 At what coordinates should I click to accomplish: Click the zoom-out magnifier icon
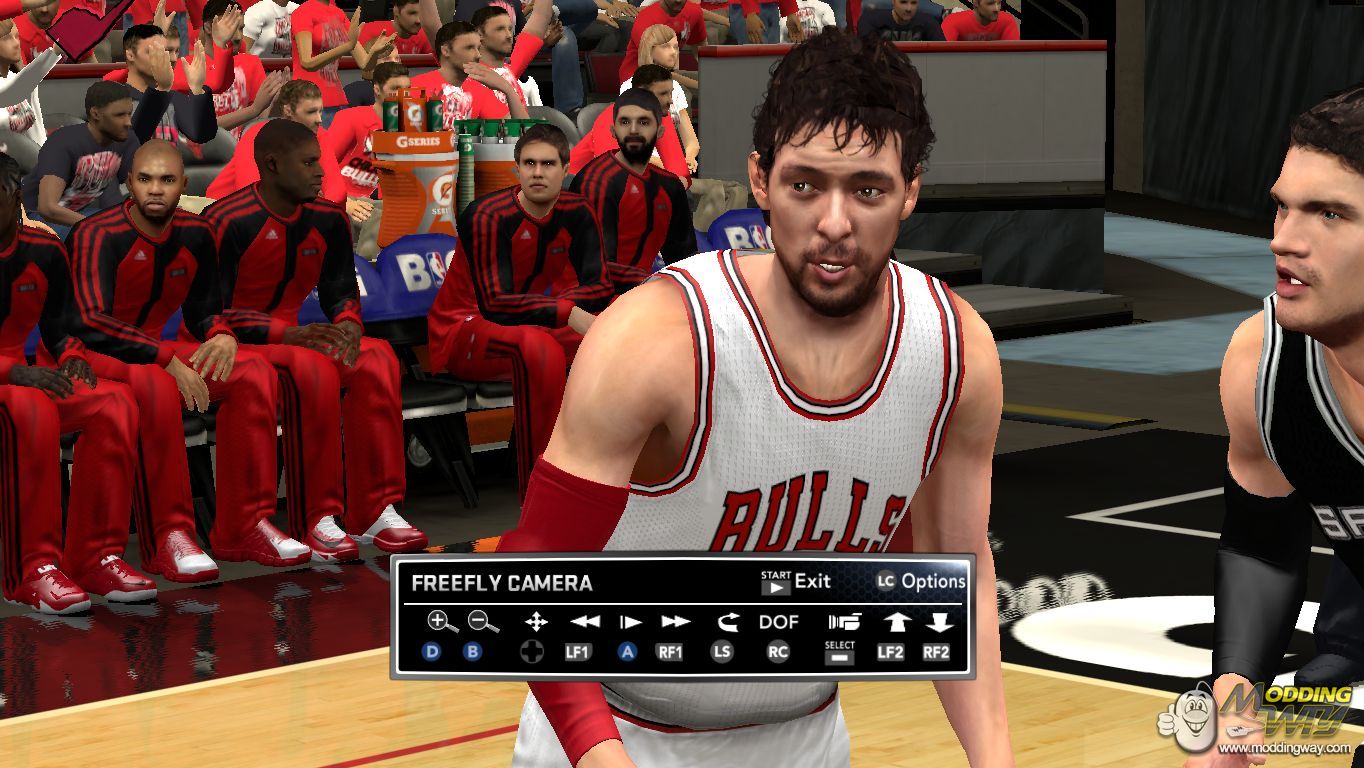click(x=483, y=622)
